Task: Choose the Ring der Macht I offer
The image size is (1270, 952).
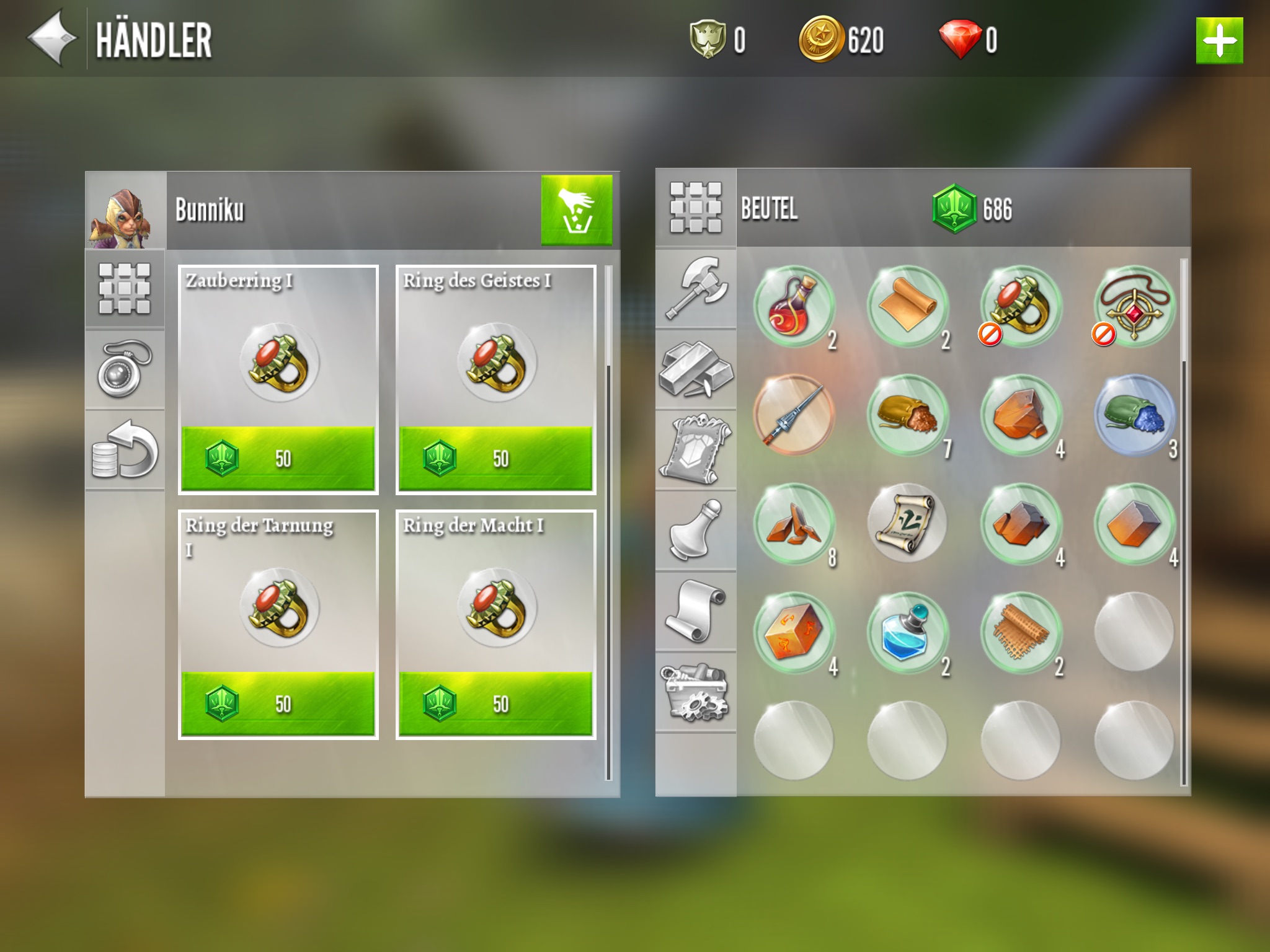Action: click(x=495, y=624)
